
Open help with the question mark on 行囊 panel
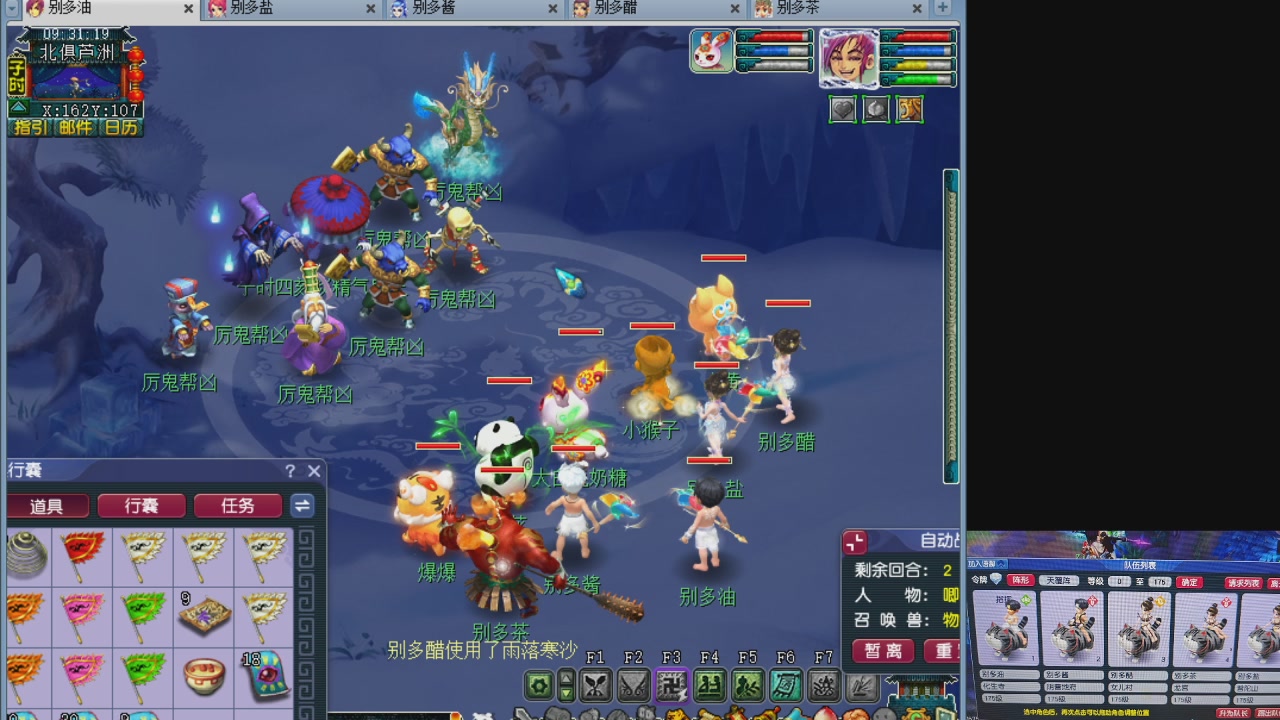pos(289,471)
